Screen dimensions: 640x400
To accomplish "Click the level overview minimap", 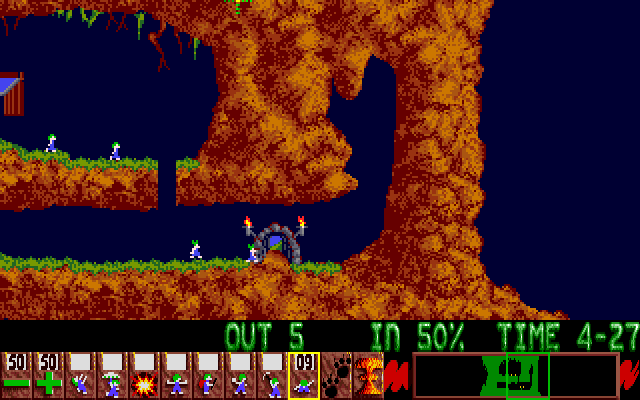I will point(515,375).
